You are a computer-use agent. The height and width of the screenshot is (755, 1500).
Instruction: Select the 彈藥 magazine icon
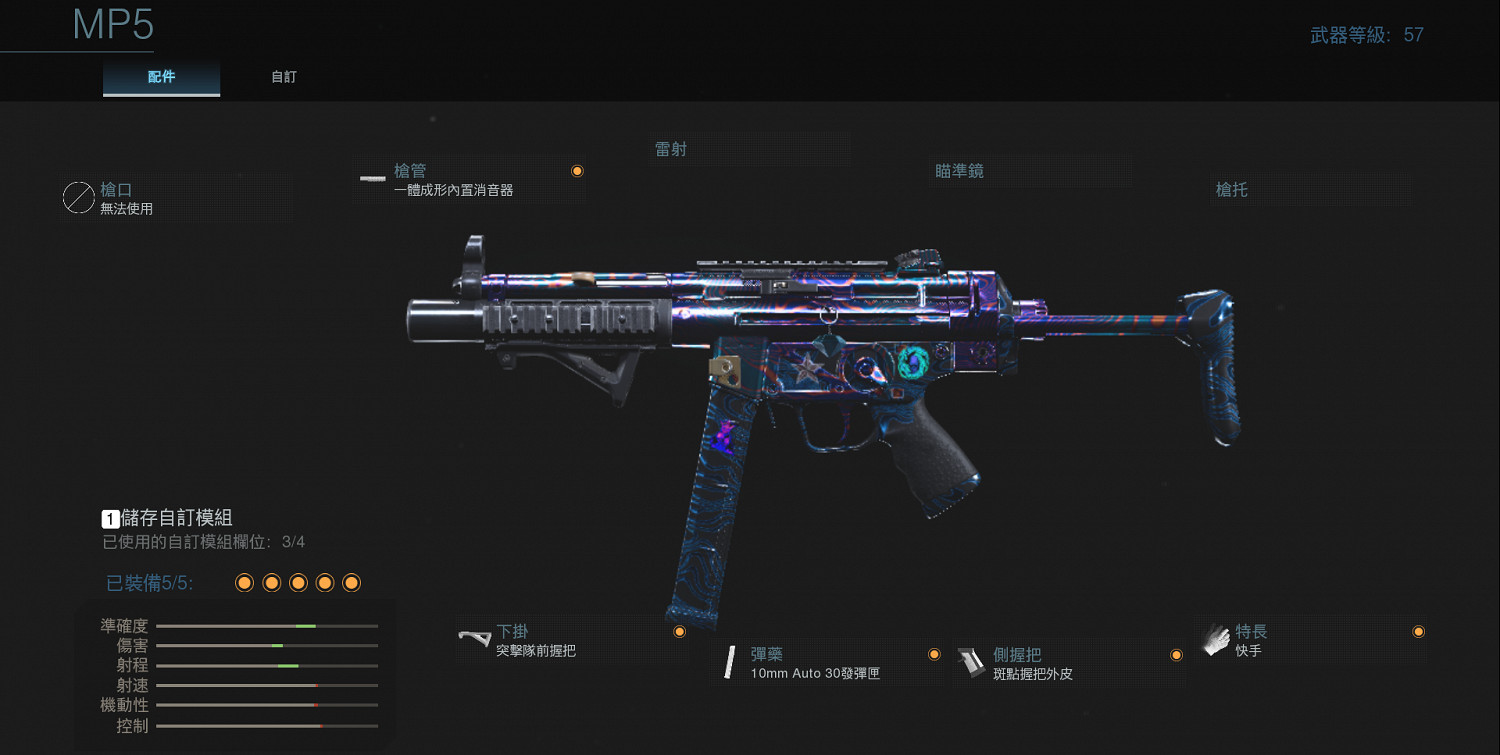pos(729,661)
